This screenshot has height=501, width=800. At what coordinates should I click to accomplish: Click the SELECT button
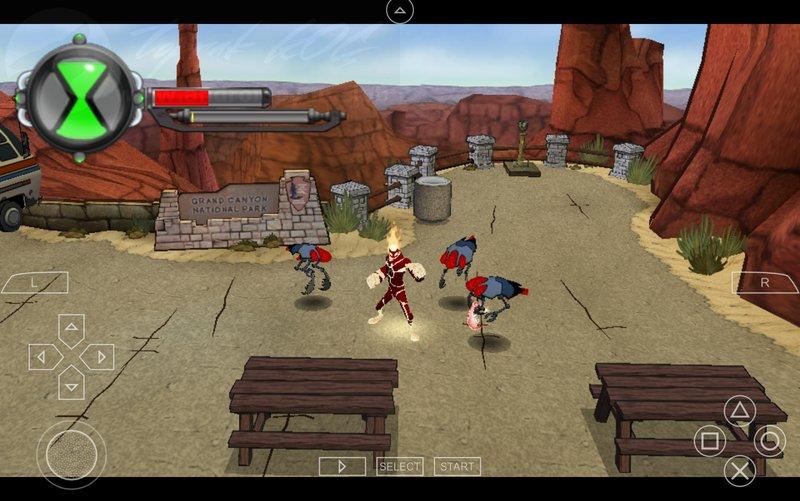pyautogui.click(x=400, y=466)
